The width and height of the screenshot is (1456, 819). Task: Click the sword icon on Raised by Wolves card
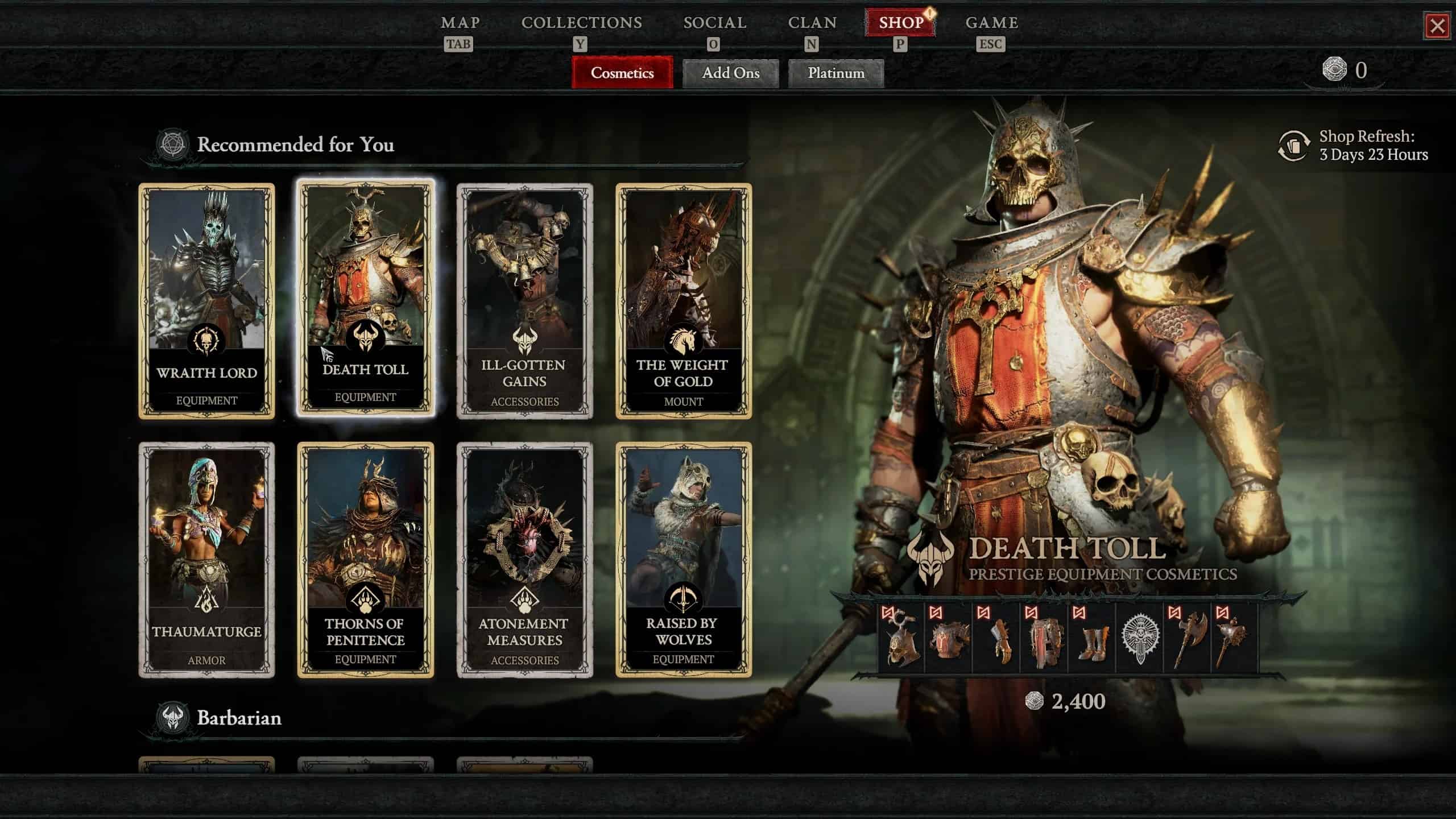[x=684, y=596]
